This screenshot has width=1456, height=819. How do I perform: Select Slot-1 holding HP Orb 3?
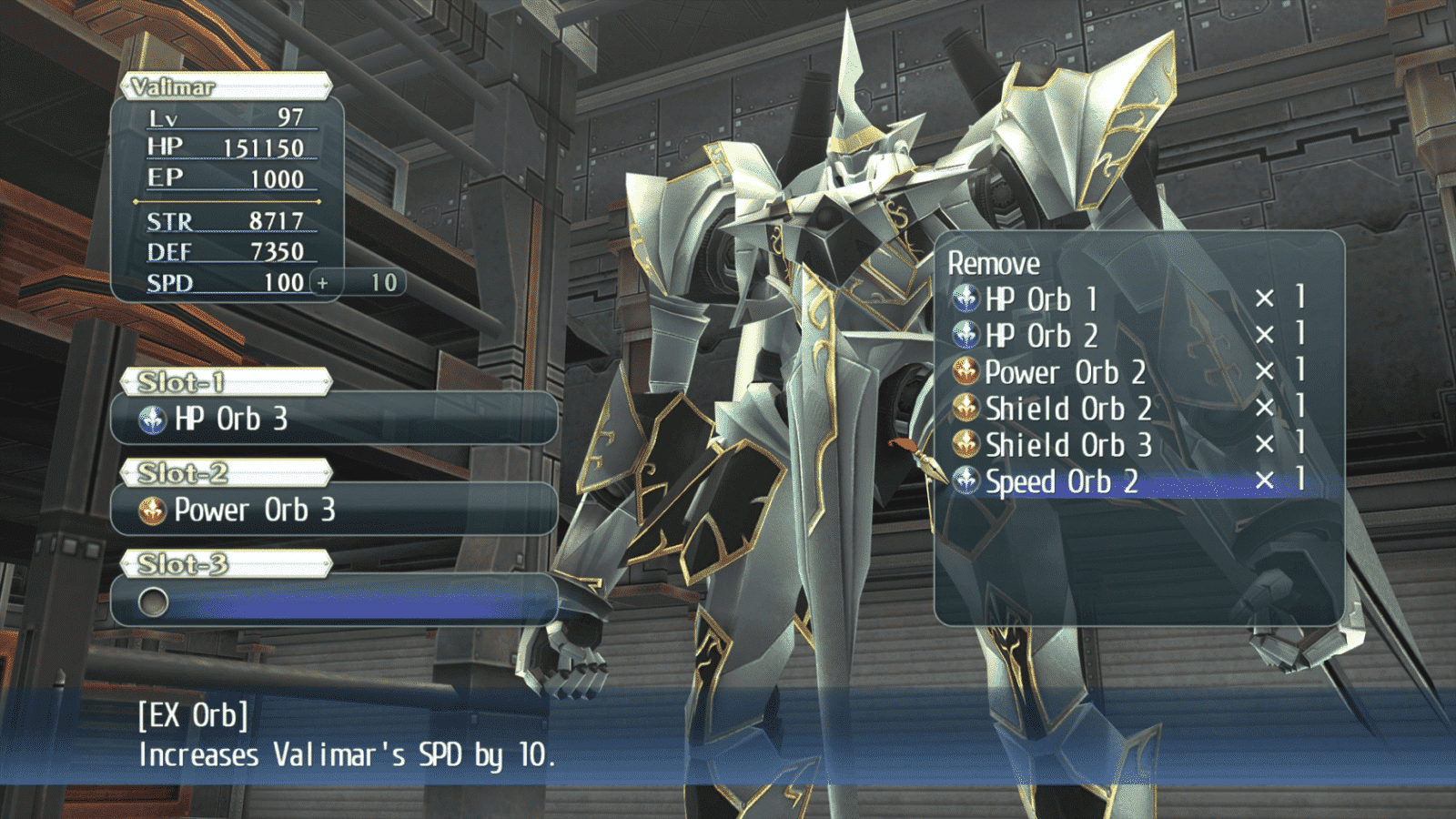333,419
